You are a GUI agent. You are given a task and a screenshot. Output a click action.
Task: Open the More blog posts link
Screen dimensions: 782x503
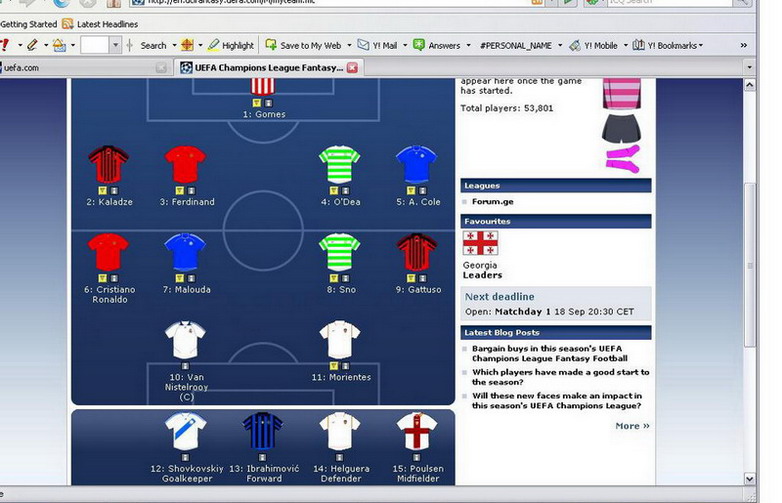tap(632, 426)
